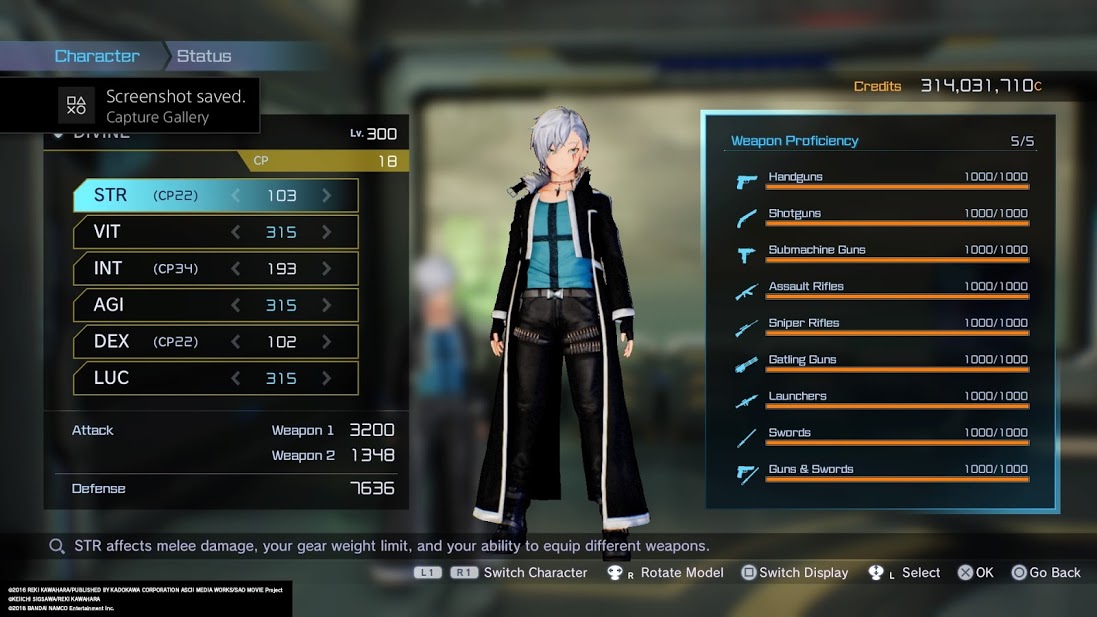Select the VIT stat row
1097x617 pixels.
(x=215, y=232)
